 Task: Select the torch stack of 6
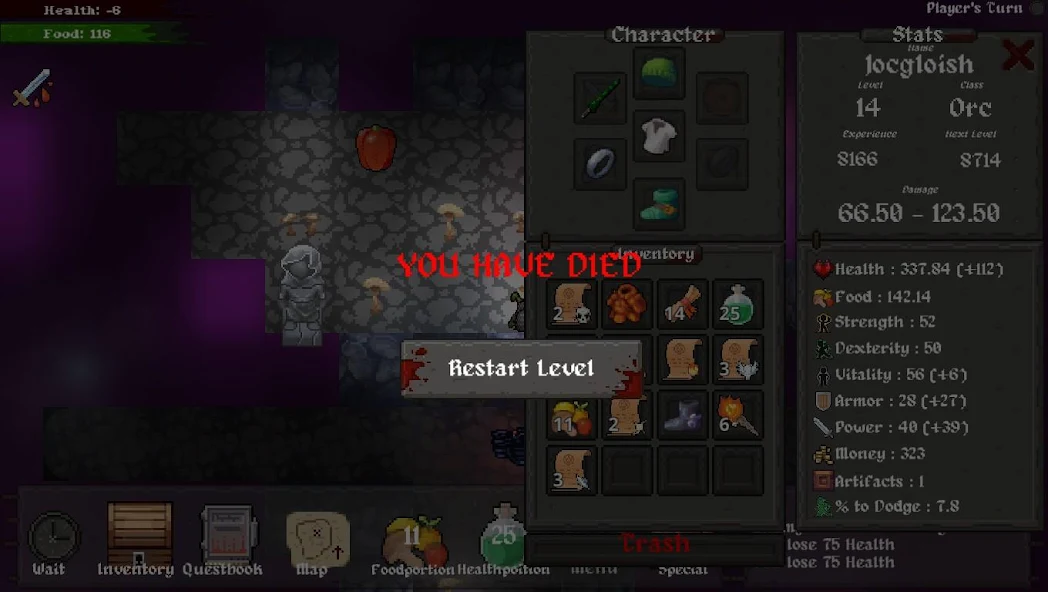(739, 414)
